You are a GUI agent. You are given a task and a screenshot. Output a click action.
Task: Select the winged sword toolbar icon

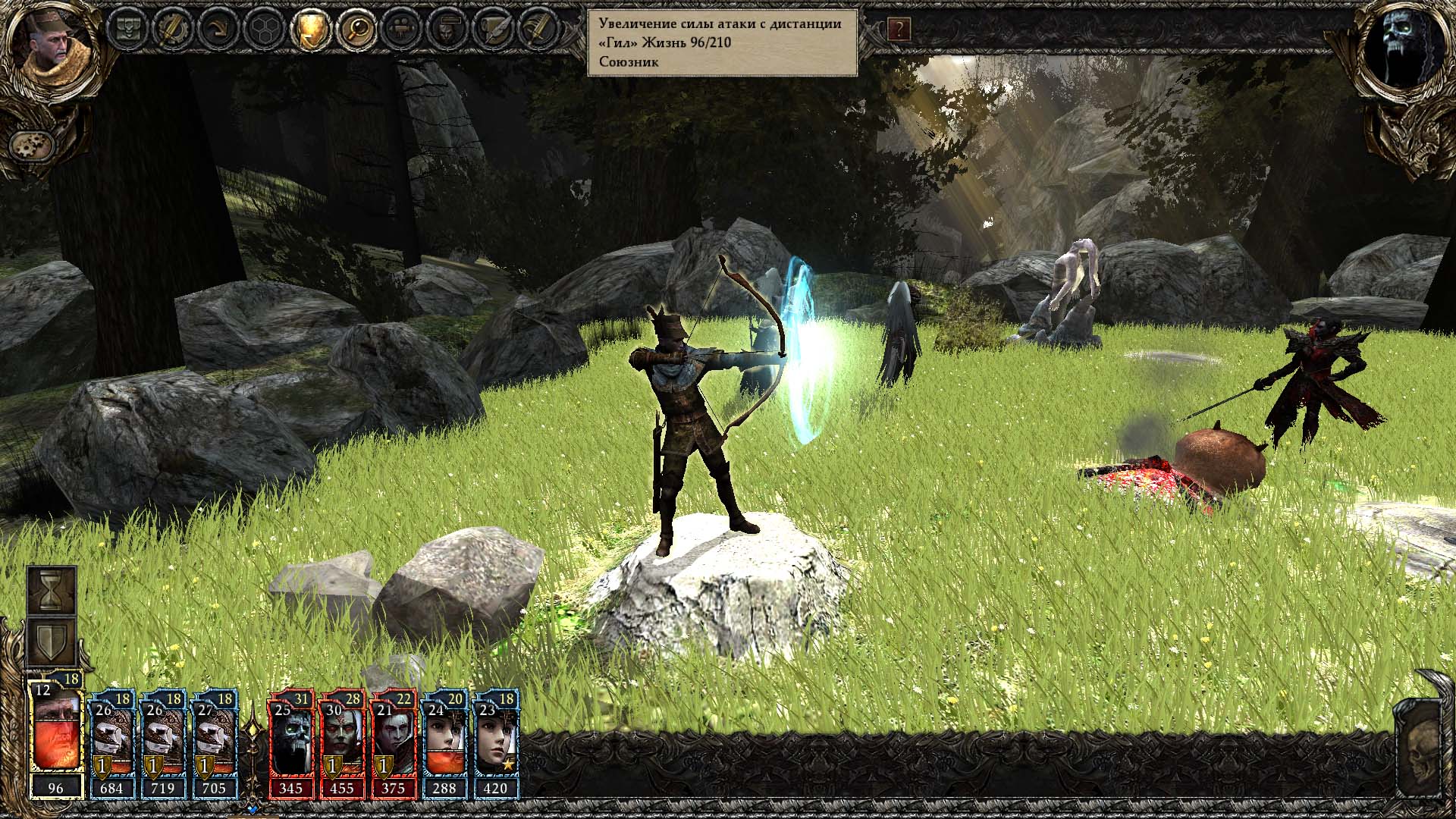tap(537, 30)
